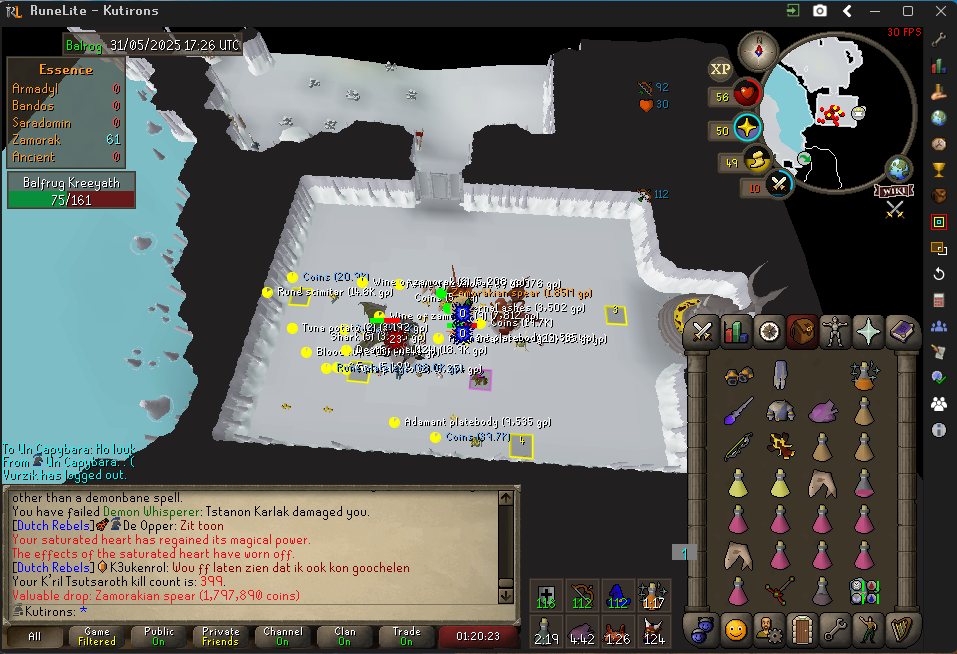Show the Worn Equipment tab
This screenshot has width=957, height=654.
pos(834,331)
